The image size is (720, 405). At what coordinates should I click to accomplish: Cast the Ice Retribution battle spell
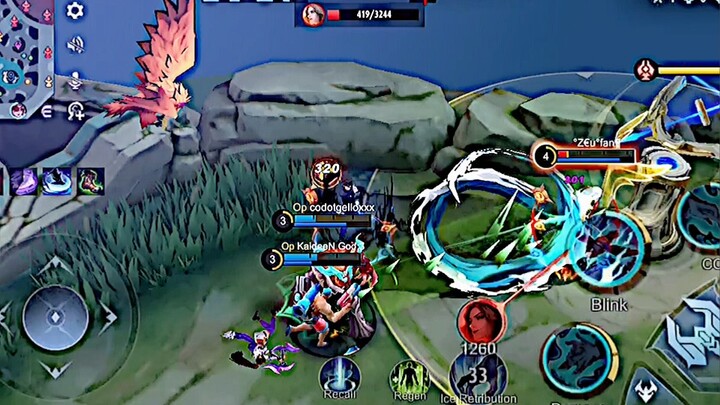[x=477, y=375]
